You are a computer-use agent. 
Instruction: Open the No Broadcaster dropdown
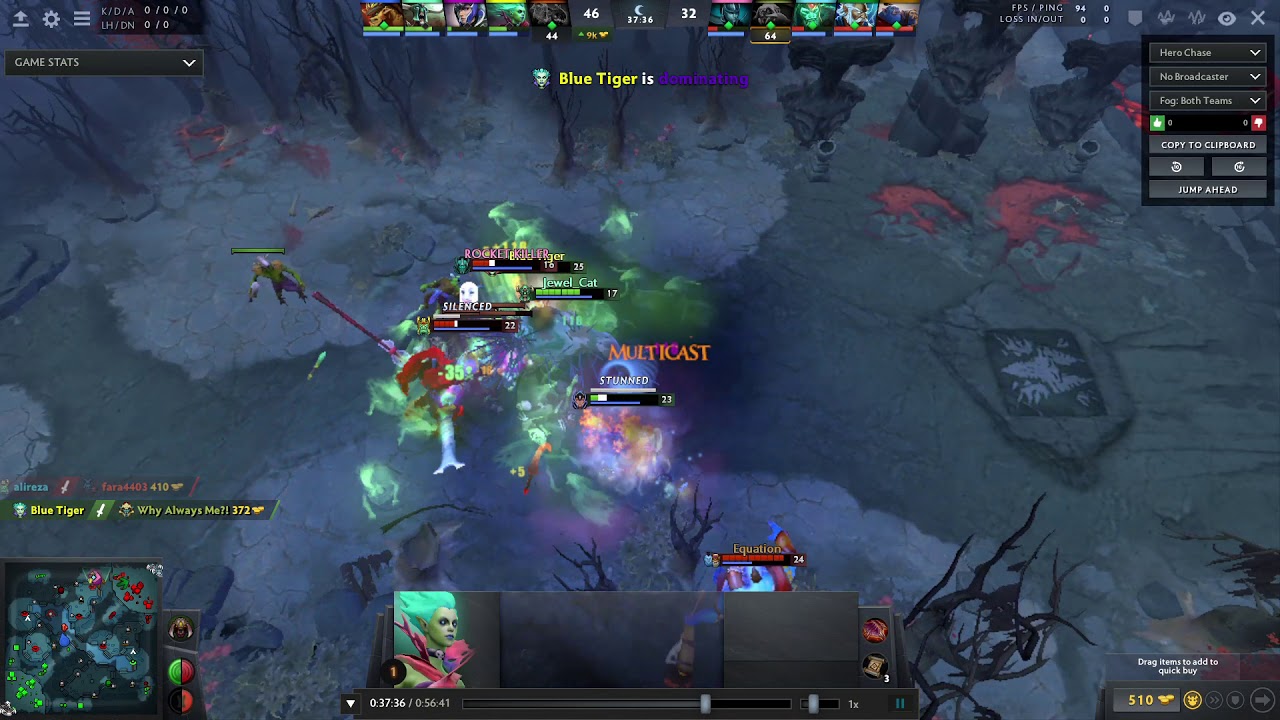pyautogui.click(x=1208, y=76)
